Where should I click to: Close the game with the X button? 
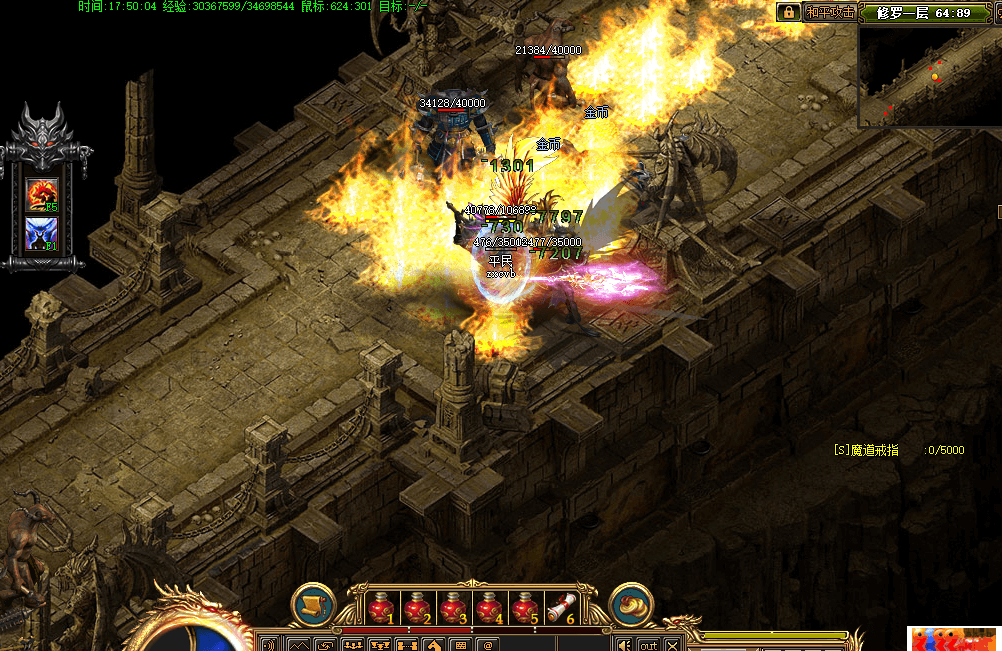click(x=672, y=644)
